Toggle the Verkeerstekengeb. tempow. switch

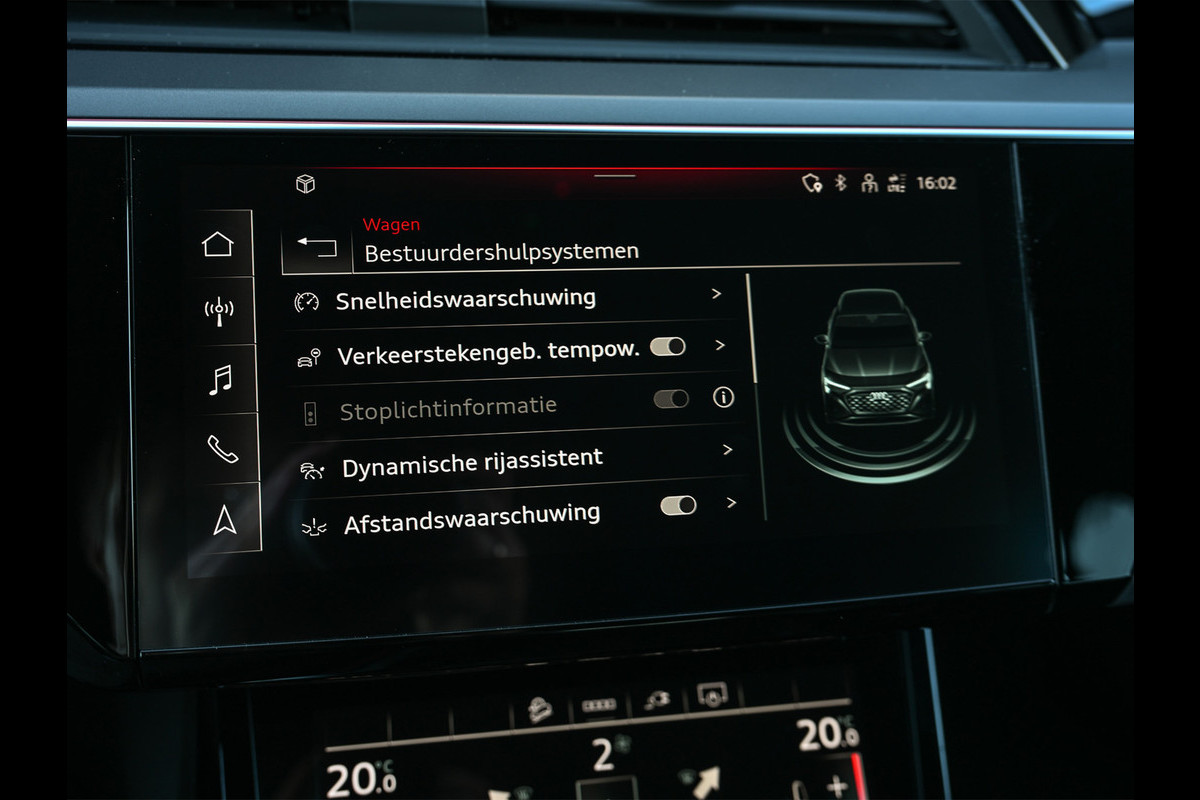click(668, 347)
